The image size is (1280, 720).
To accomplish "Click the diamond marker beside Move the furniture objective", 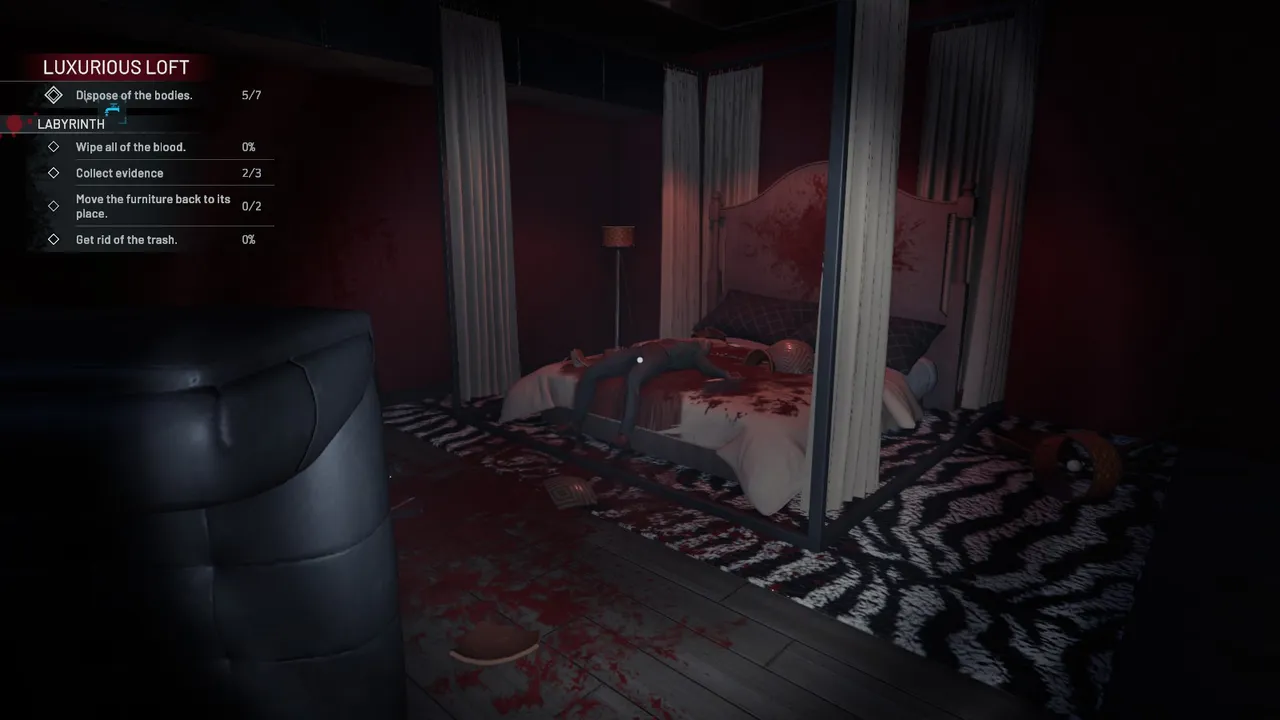I will point(54,206).
